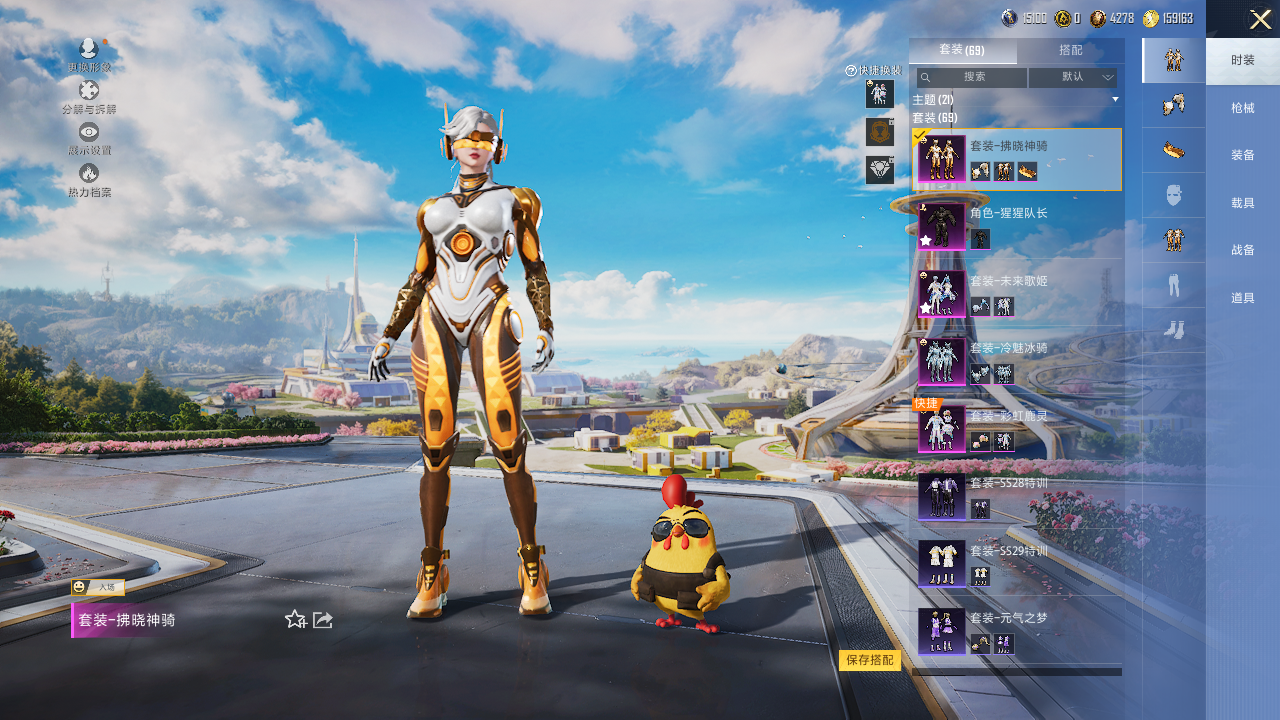This screenshot has width=1280, height=720.
Task: Switch to the 搭配 tab
Action: click(1070, 50)
